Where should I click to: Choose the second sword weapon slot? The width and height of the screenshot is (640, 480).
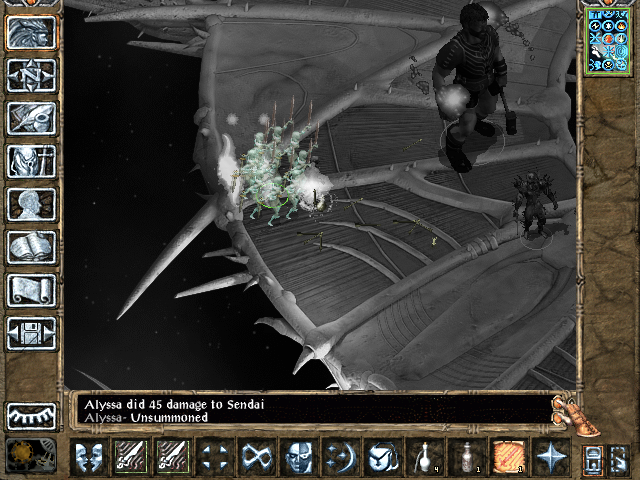(172, 457)
